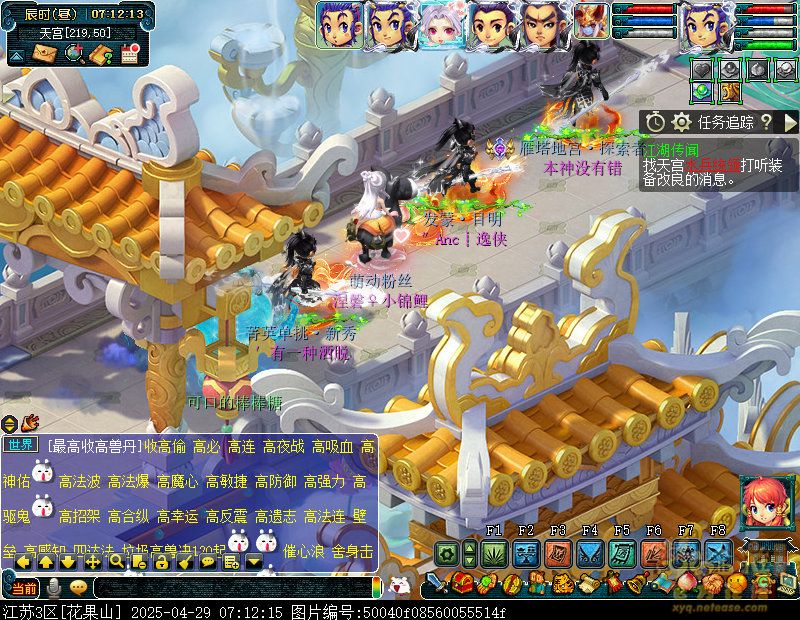Image resolution: width=800 pixels, height=620 pixels.
Task: Click the 任务追踪 question mark help button
Action: click(766, 121)
